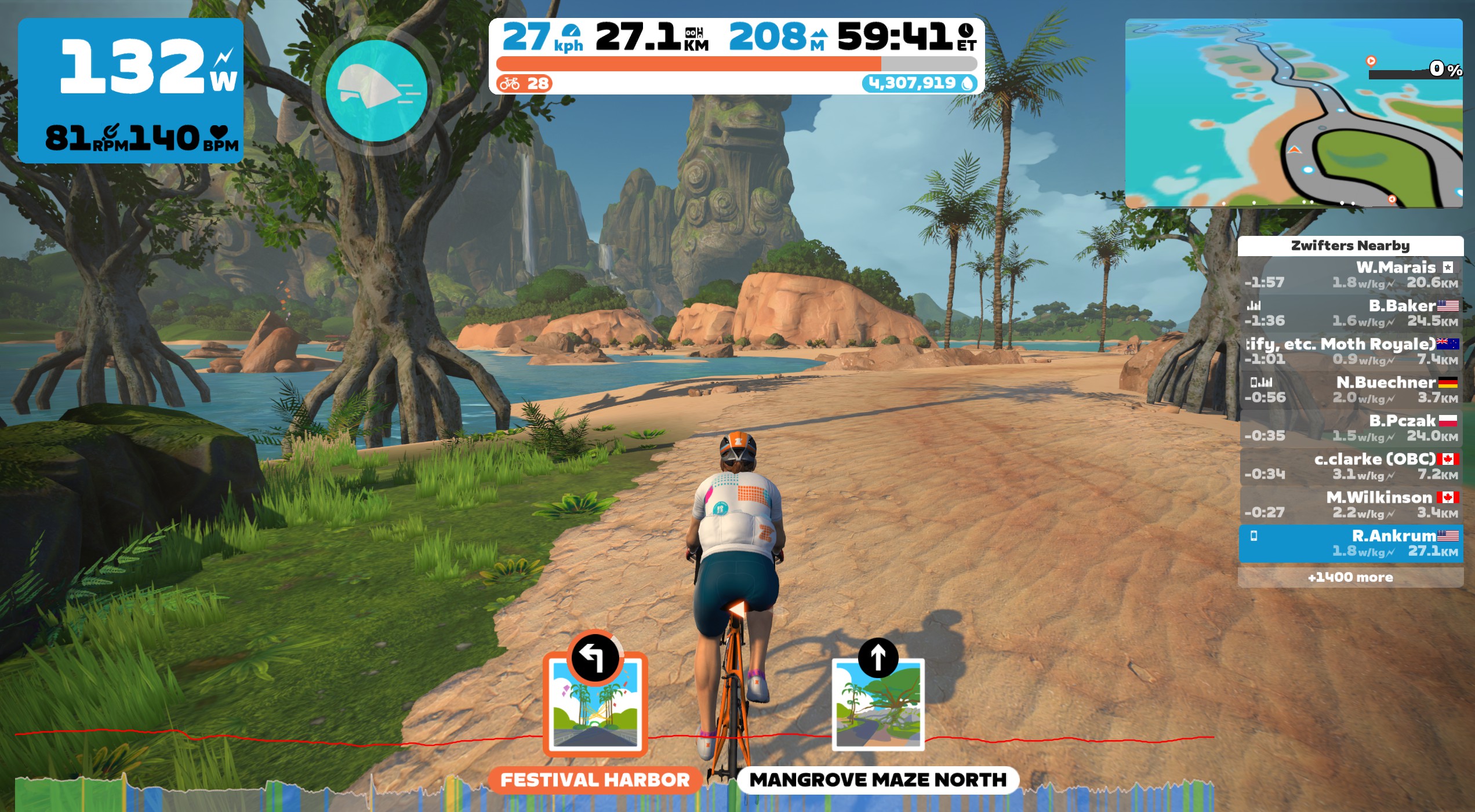
Task: Choose N.Buechner in the nearby list
Action: (x=1350, y=390)
